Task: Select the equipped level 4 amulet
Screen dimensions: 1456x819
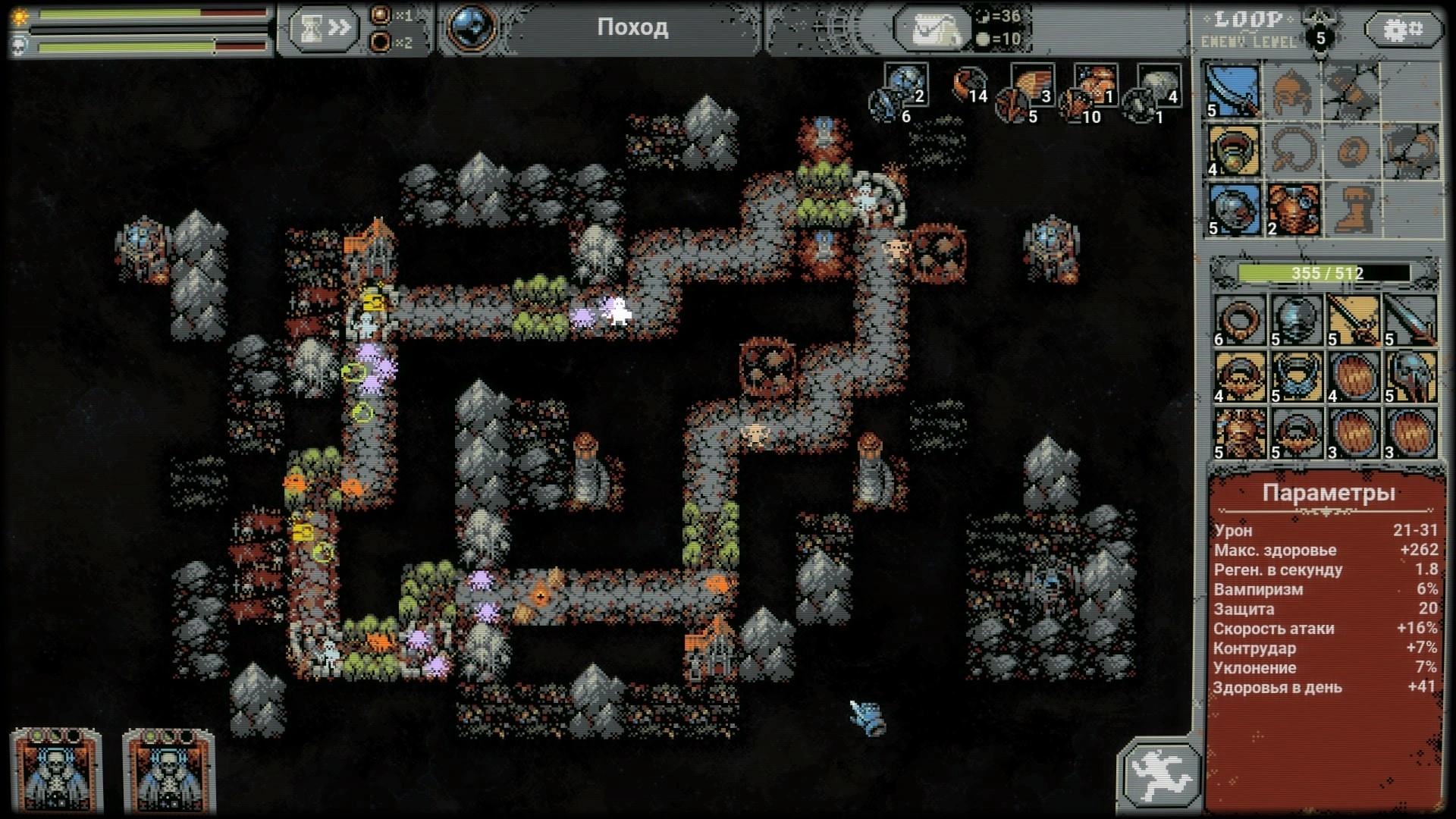Action: click(x=1234, y=149)
